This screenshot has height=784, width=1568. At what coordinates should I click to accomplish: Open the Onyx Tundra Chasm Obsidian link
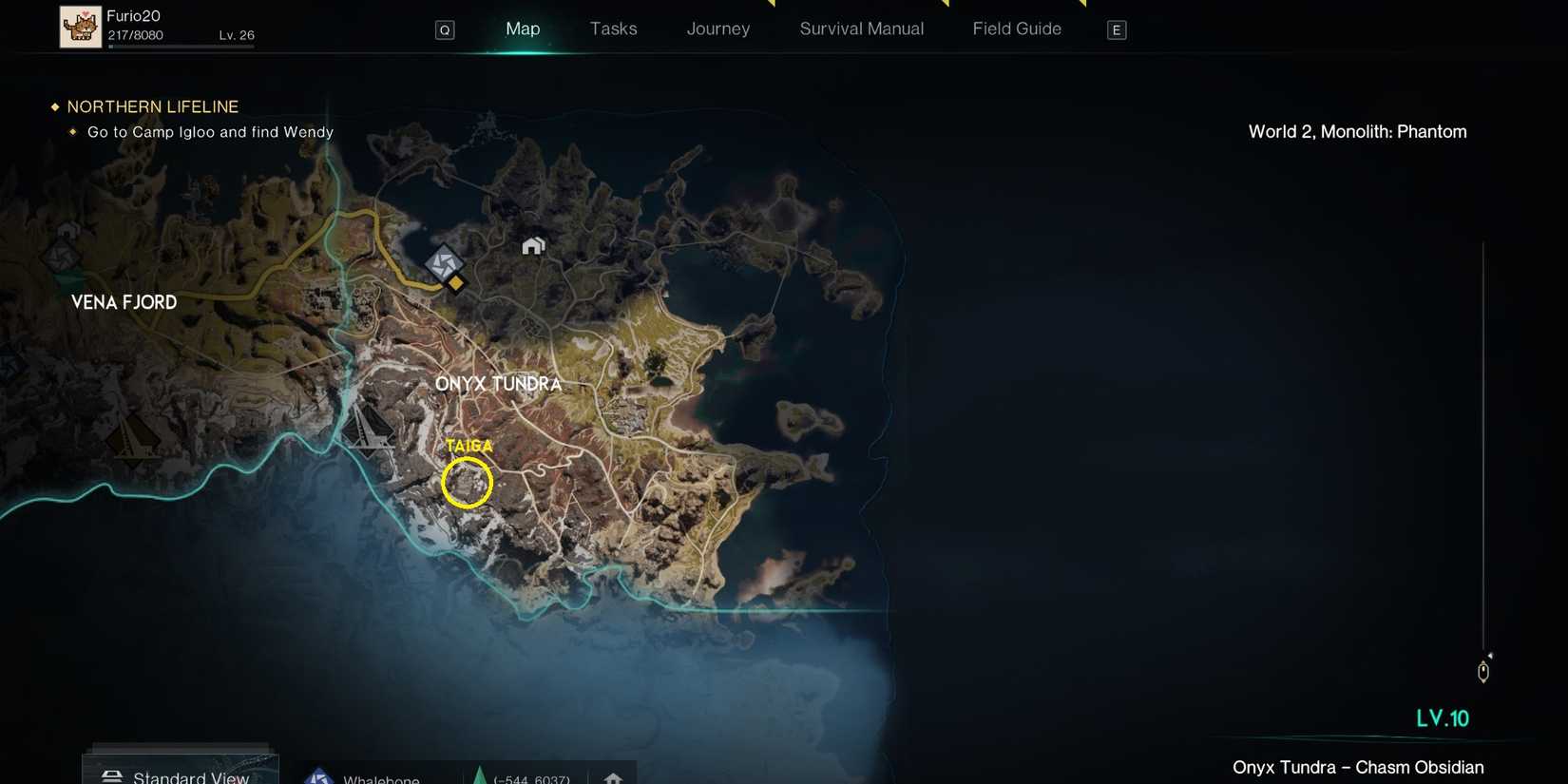pos(1357,767)
